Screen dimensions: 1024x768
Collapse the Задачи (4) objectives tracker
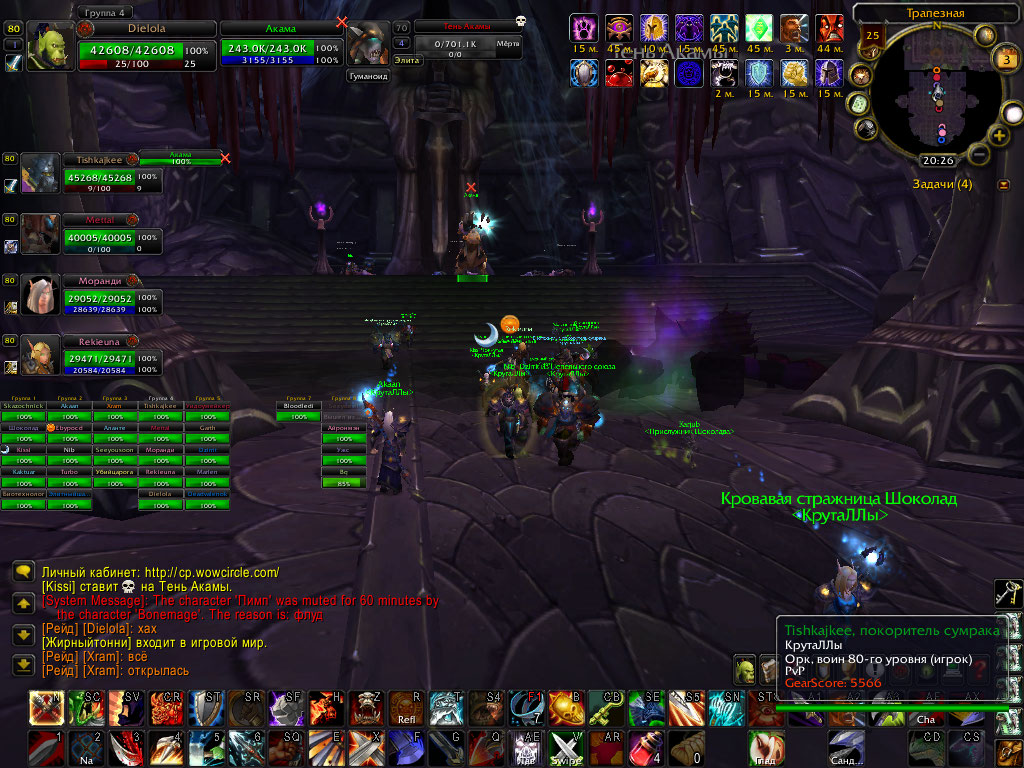(x=1004, y=184)
